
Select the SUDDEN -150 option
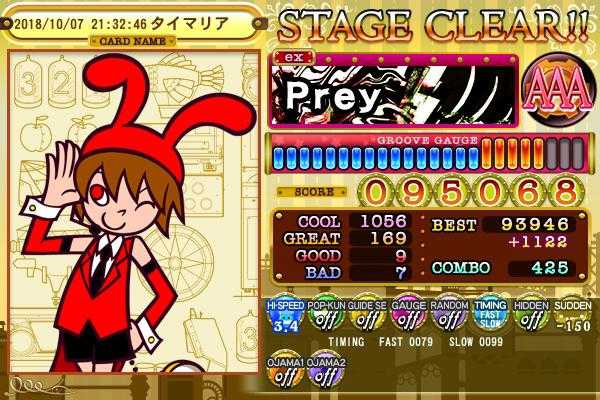[569, 317]
